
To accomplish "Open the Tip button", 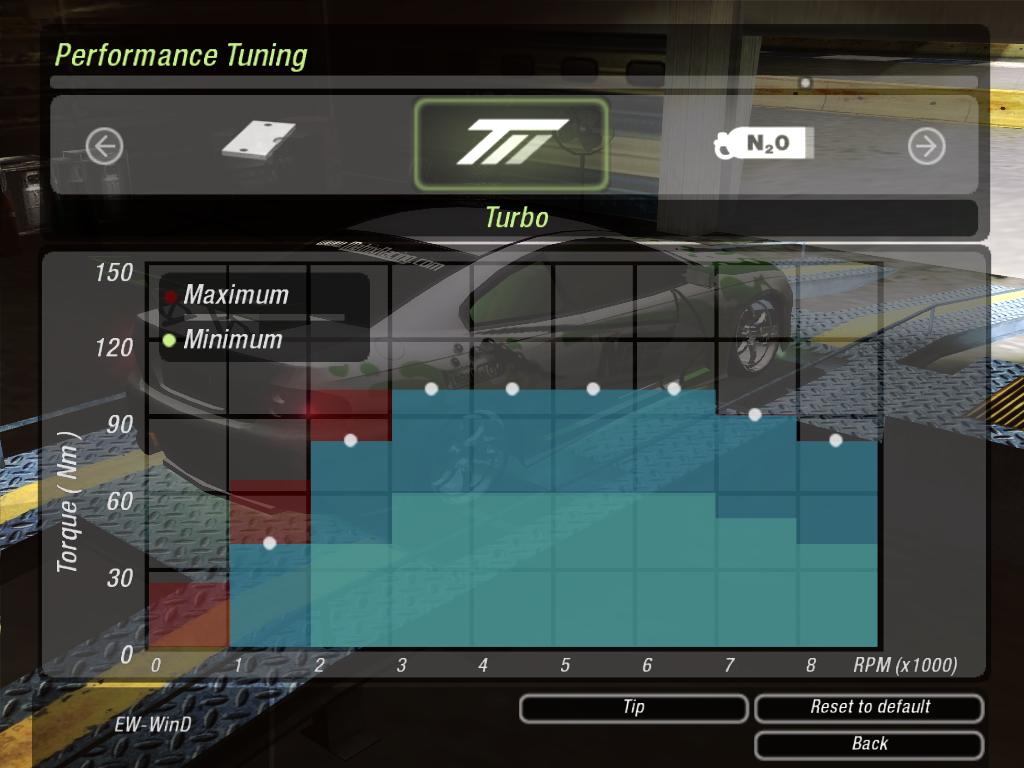I will pyautogui.click(x=633, y=708).
